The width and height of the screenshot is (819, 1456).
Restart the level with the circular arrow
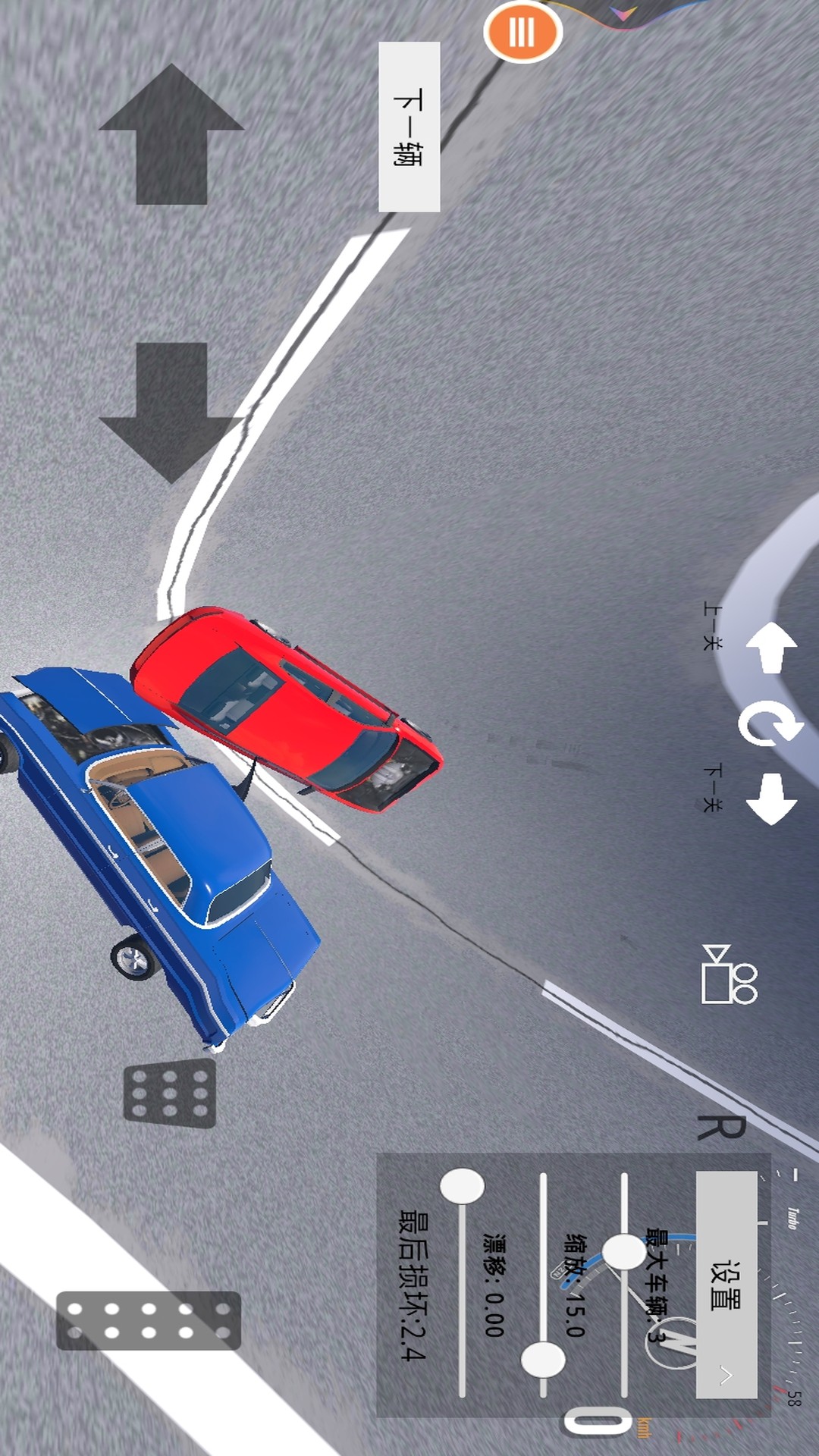pos(770,724)
